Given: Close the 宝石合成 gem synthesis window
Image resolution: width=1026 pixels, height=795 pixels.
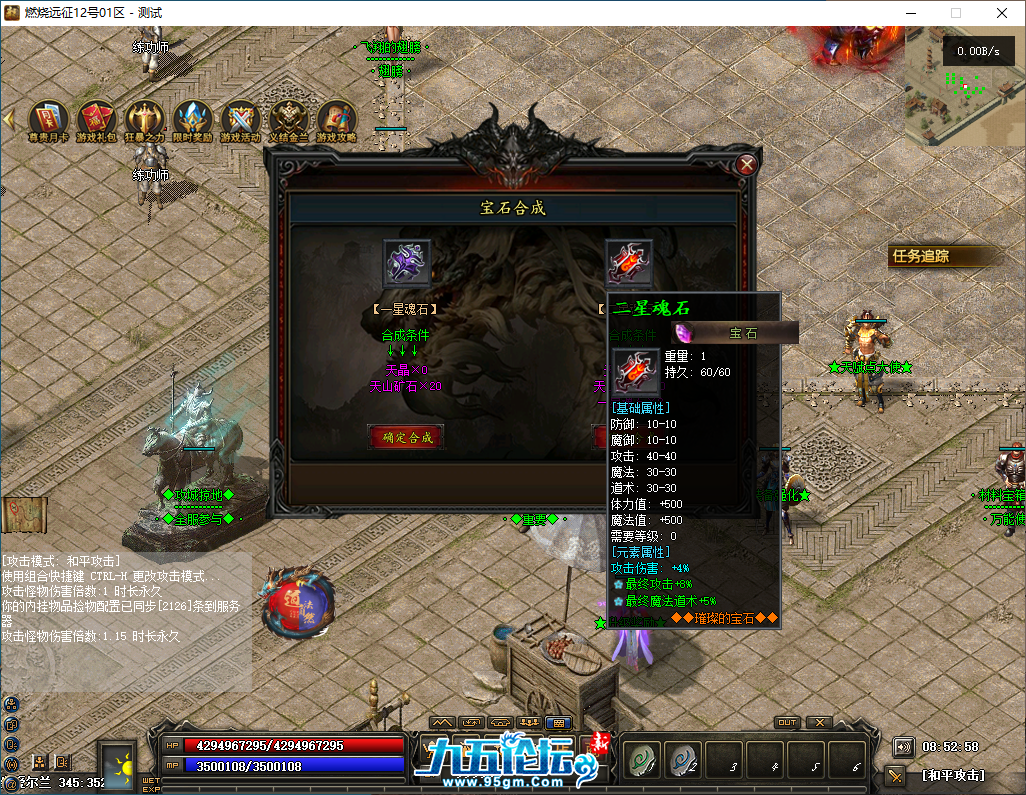Looking at the screenshot, I should (746, 165).
